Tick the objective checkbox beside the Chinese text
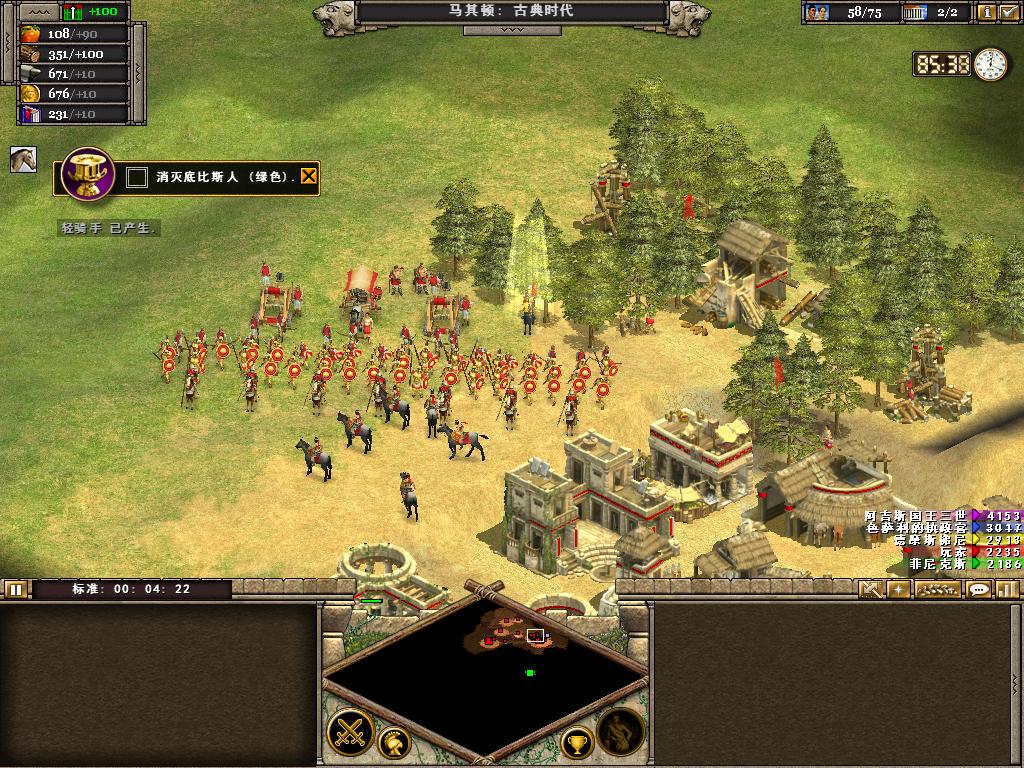Screen dimensions: 1024x768 point(137,178)
